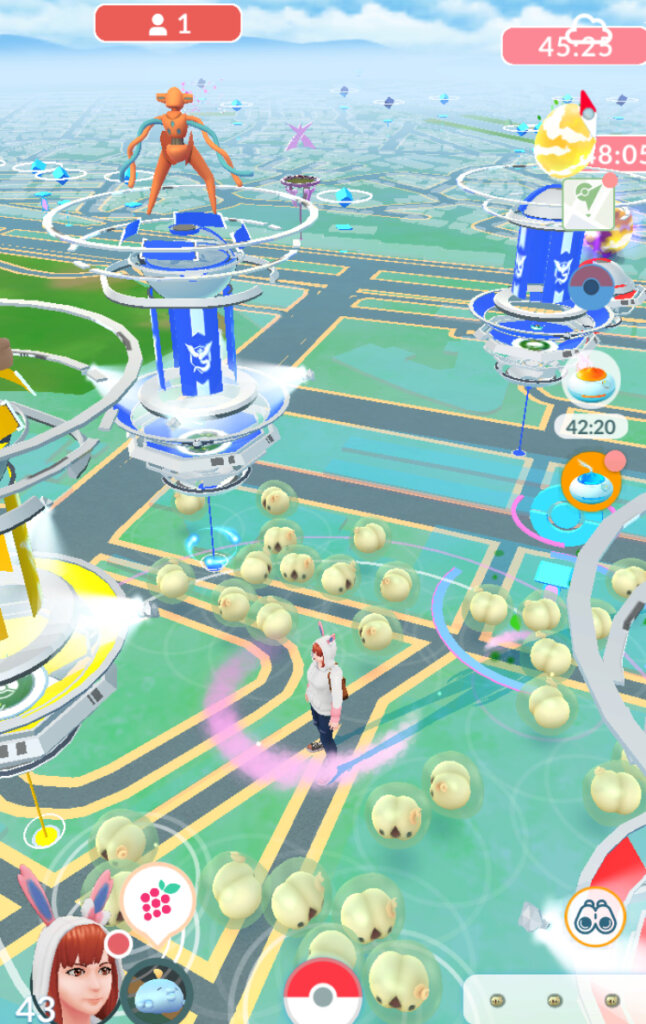Open the Nearby Pokémon panel
Image resolution: width=646 pixels, height=1024 pixels.
pyautogui.click(x=555, y=998)
